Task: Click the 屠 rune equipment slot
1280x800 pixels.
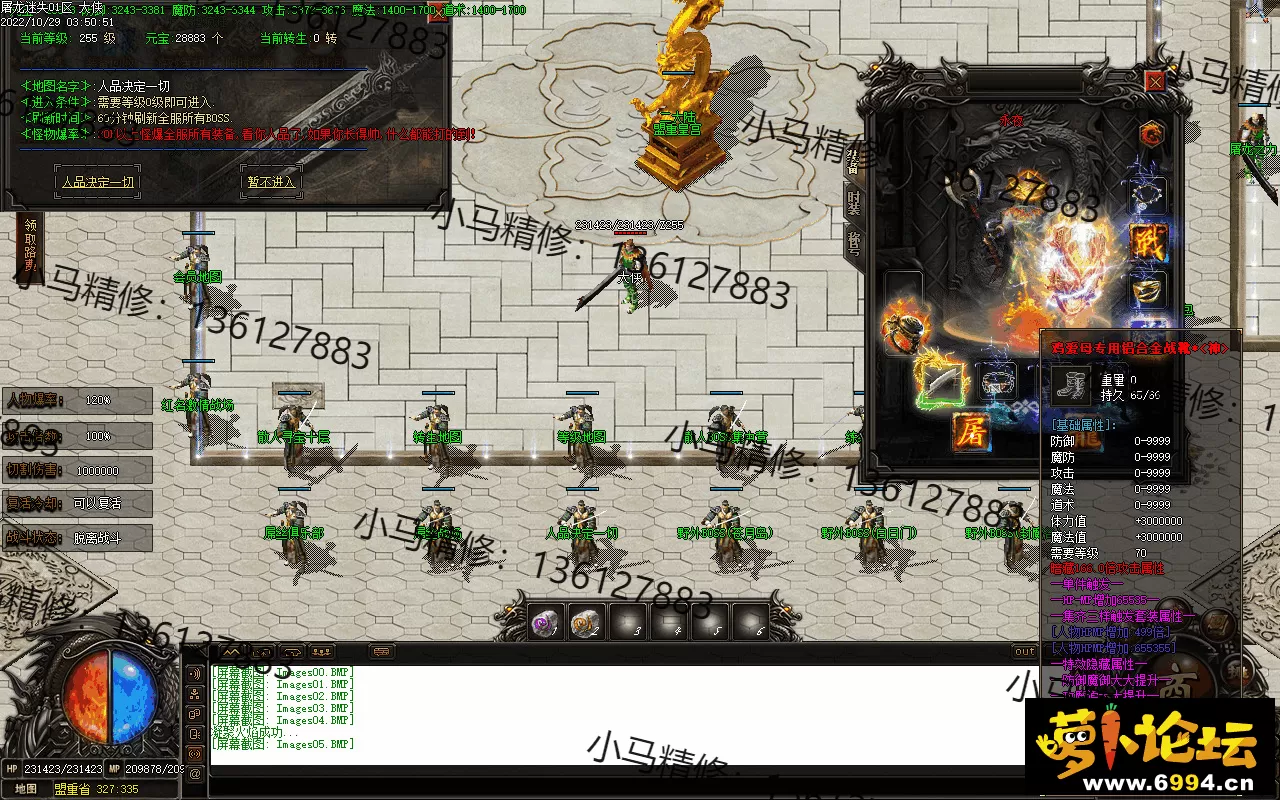Action: pos(970,432)
